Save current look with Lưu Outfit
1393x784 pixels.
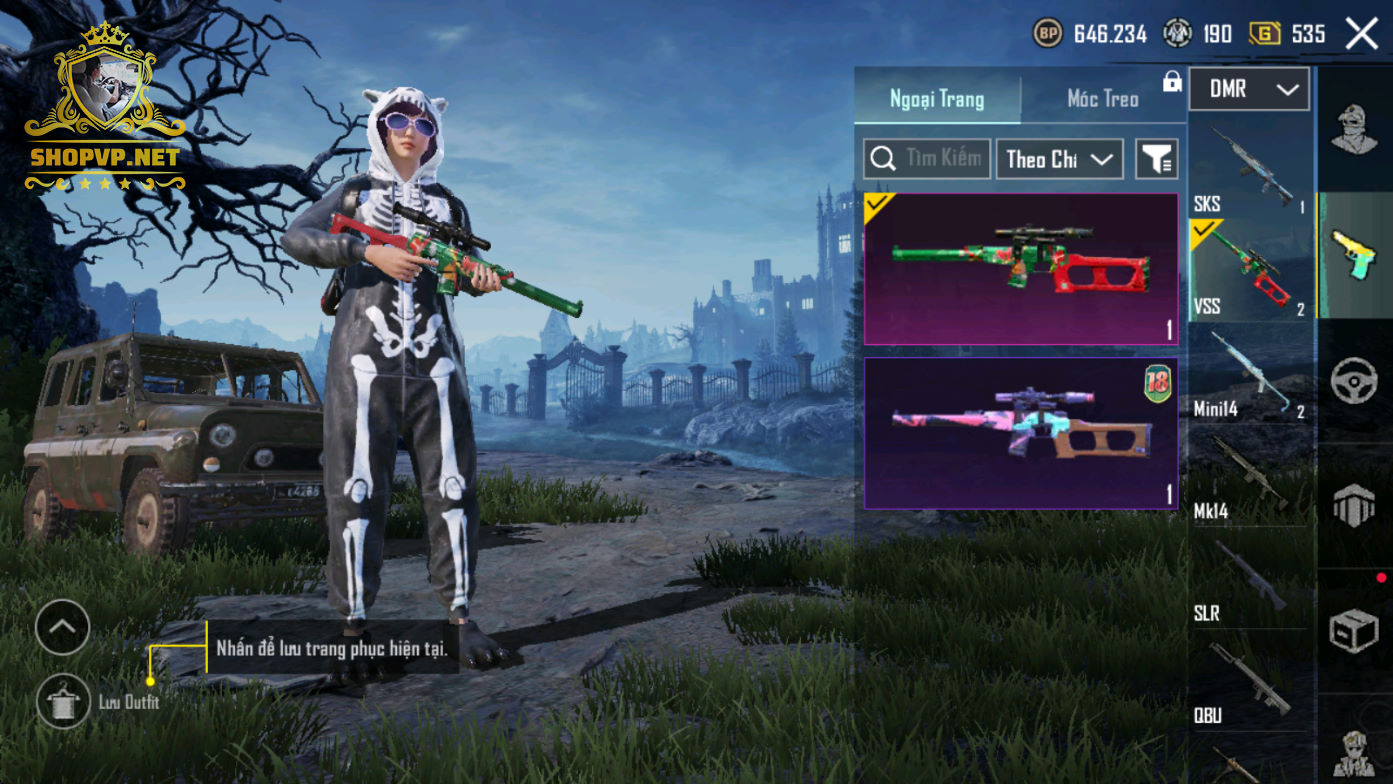pos(63,701)
